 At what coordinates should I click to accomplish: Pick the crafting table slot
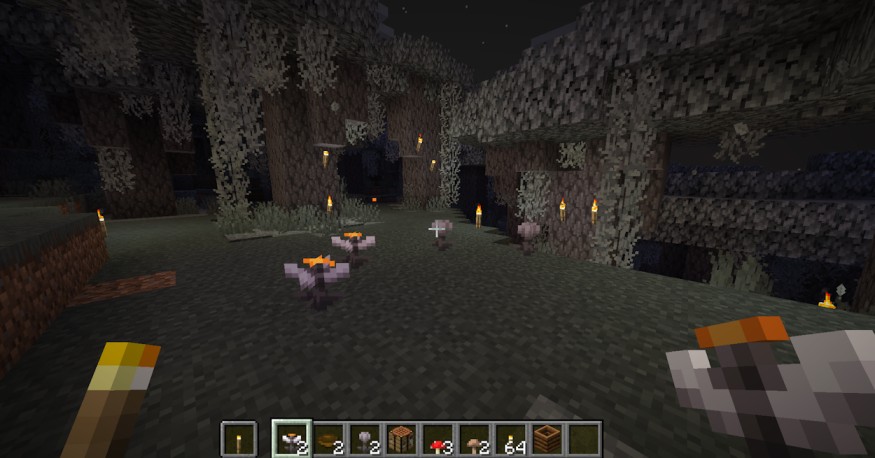tap(402, 439)
